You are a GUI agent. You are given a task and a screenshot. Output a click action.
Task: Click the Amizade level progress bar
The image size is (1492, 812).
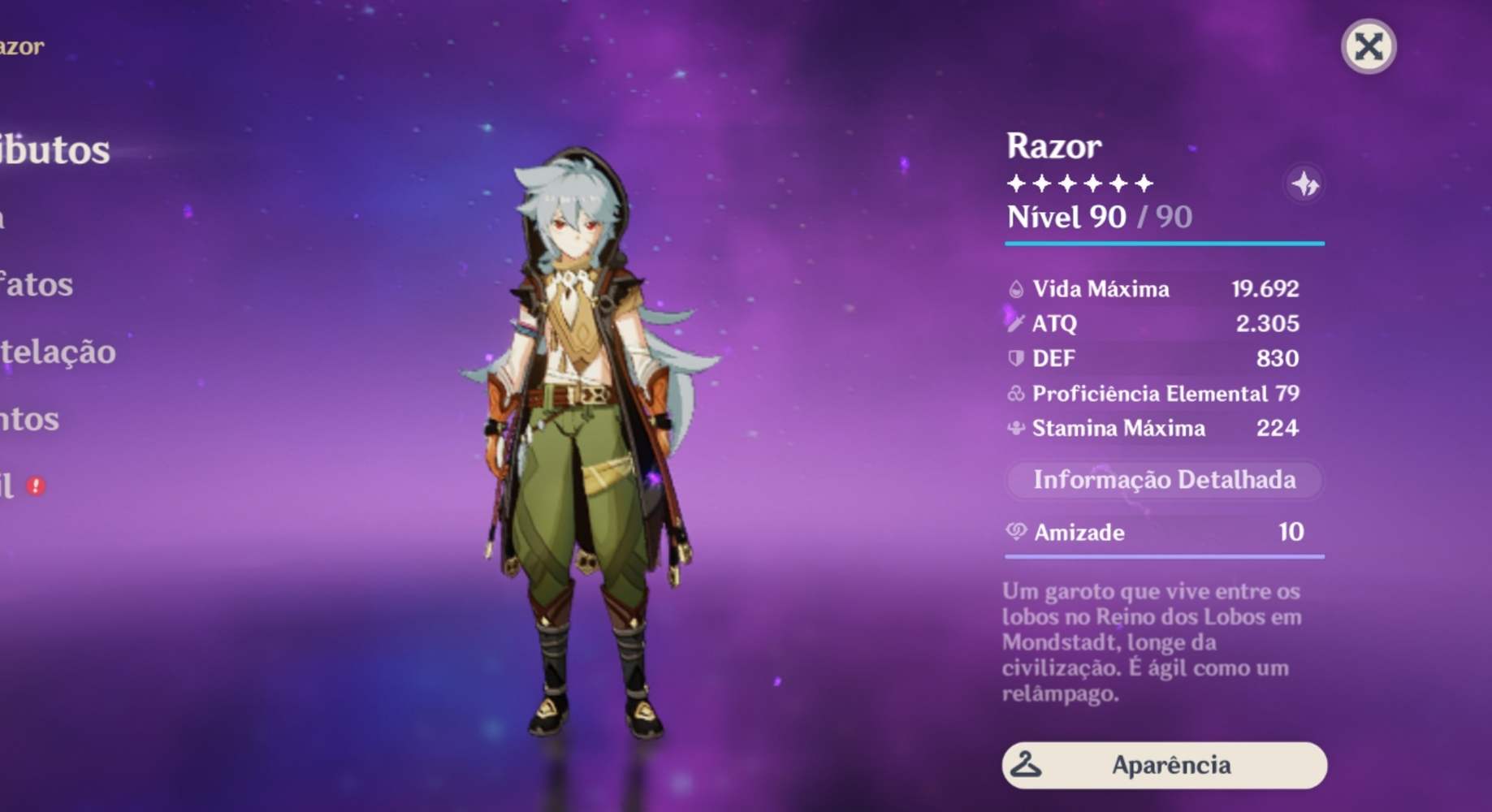pyautogui.click(x=1165, y=557)
